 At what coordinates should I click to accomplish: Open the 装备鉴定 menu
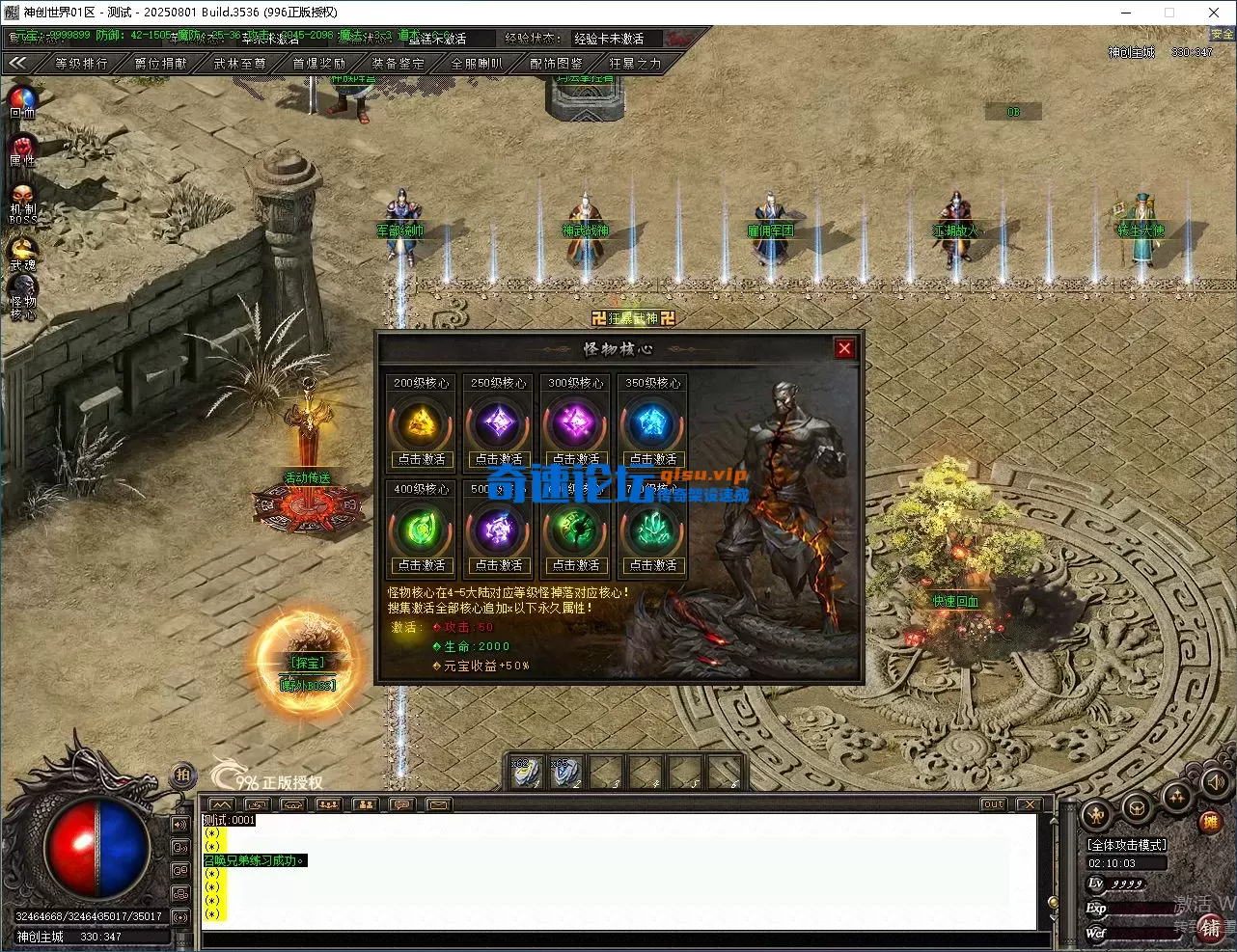tap(398, 64)
